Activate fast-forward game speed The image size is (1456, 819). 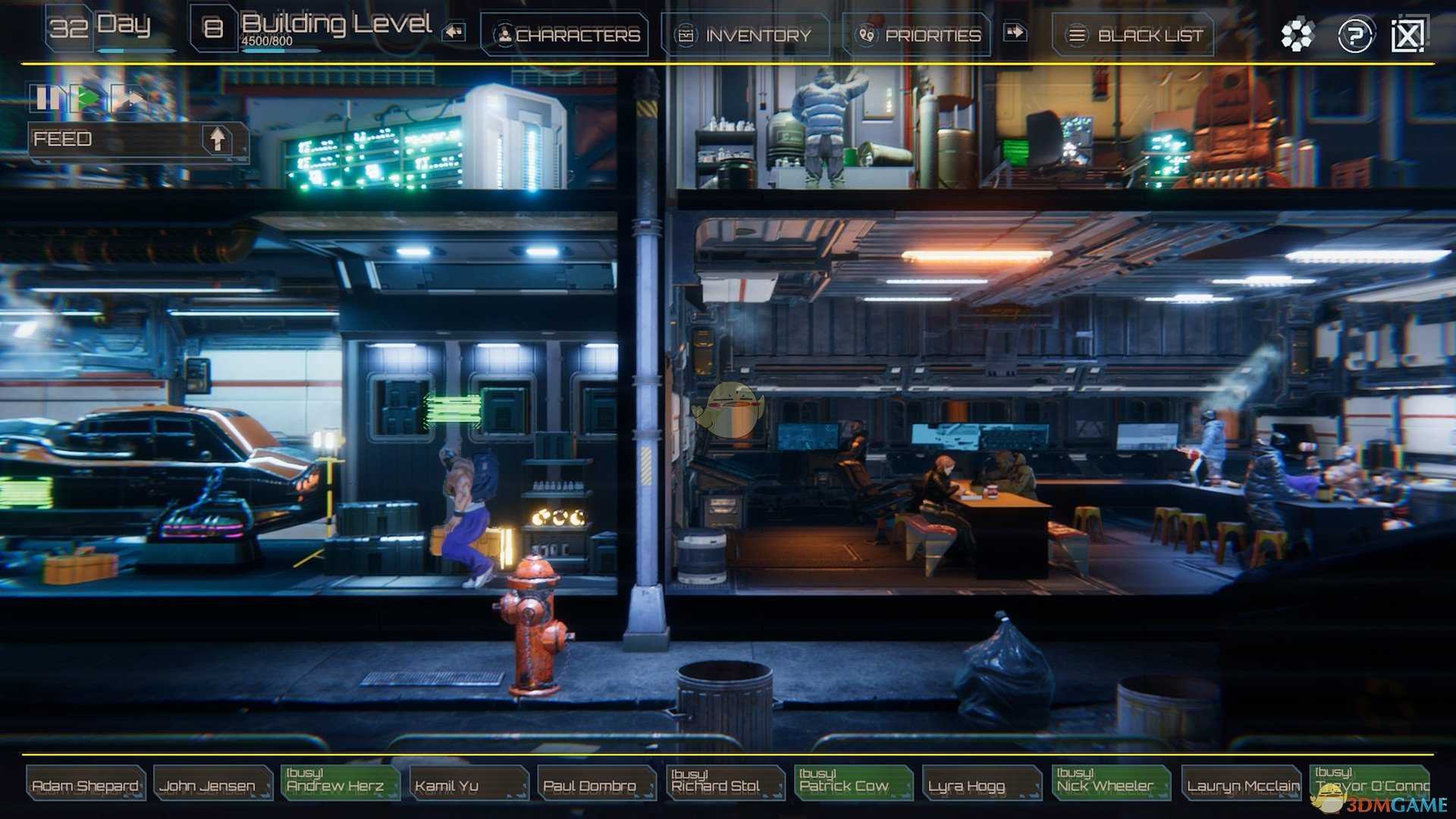(x=130, y=97)
